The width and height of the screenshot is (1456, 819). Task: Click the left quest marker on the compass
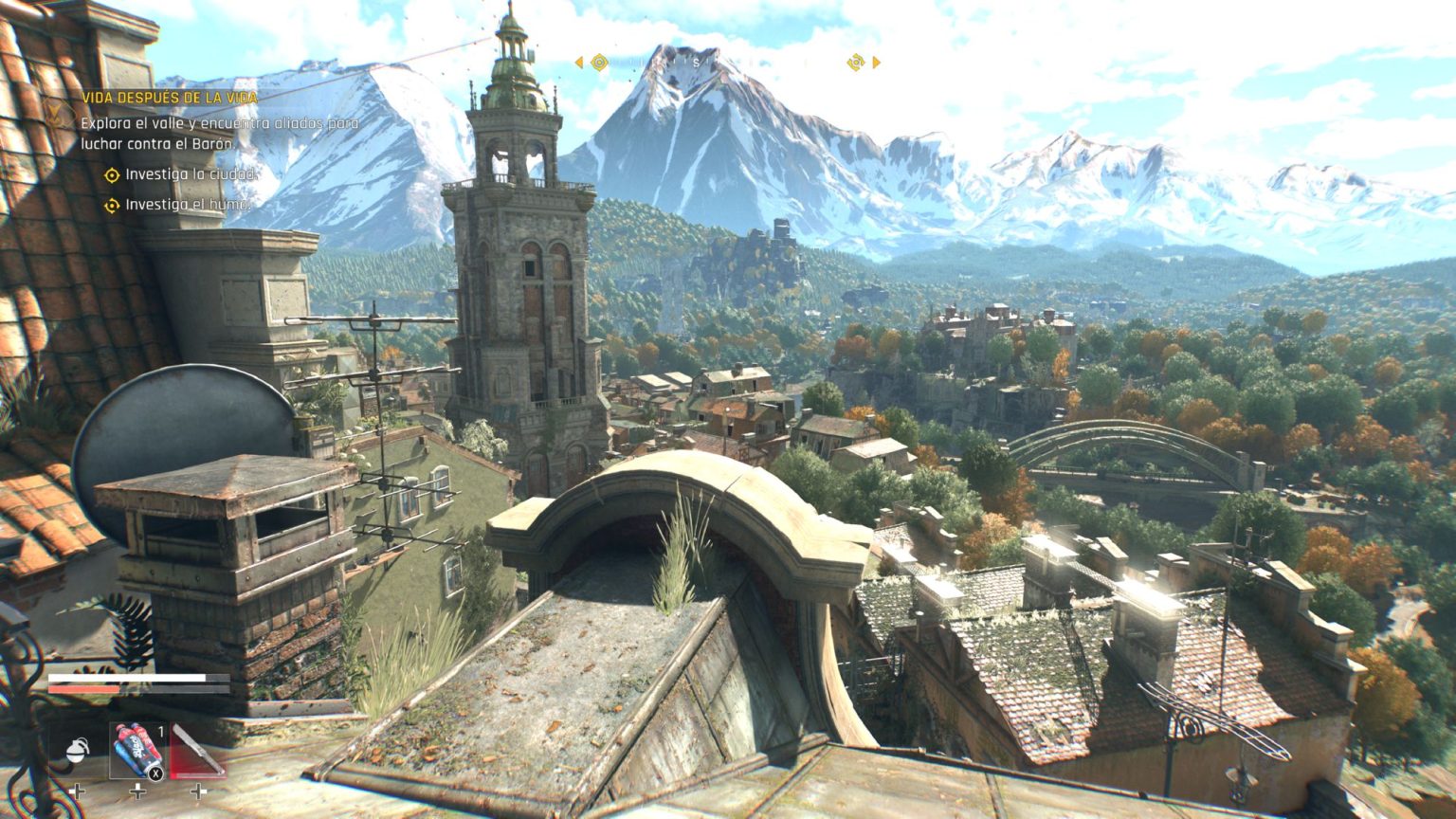click(x=600, y=63)
